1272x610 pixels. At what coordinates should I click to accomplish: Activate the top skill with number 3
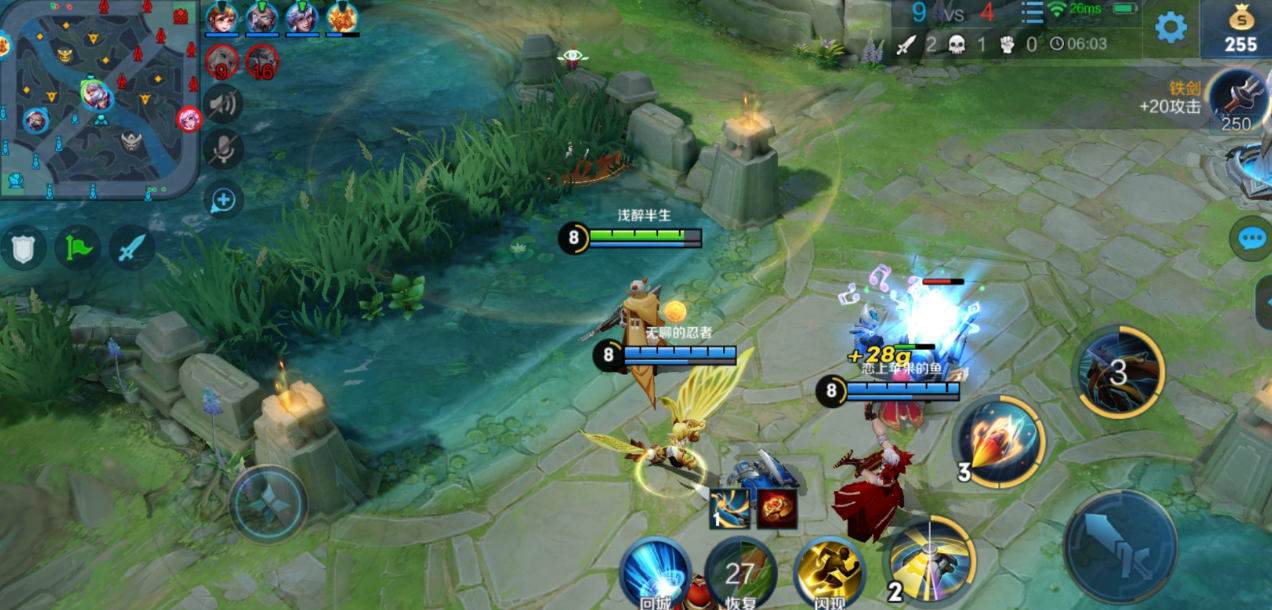(x=1119, y=371)
